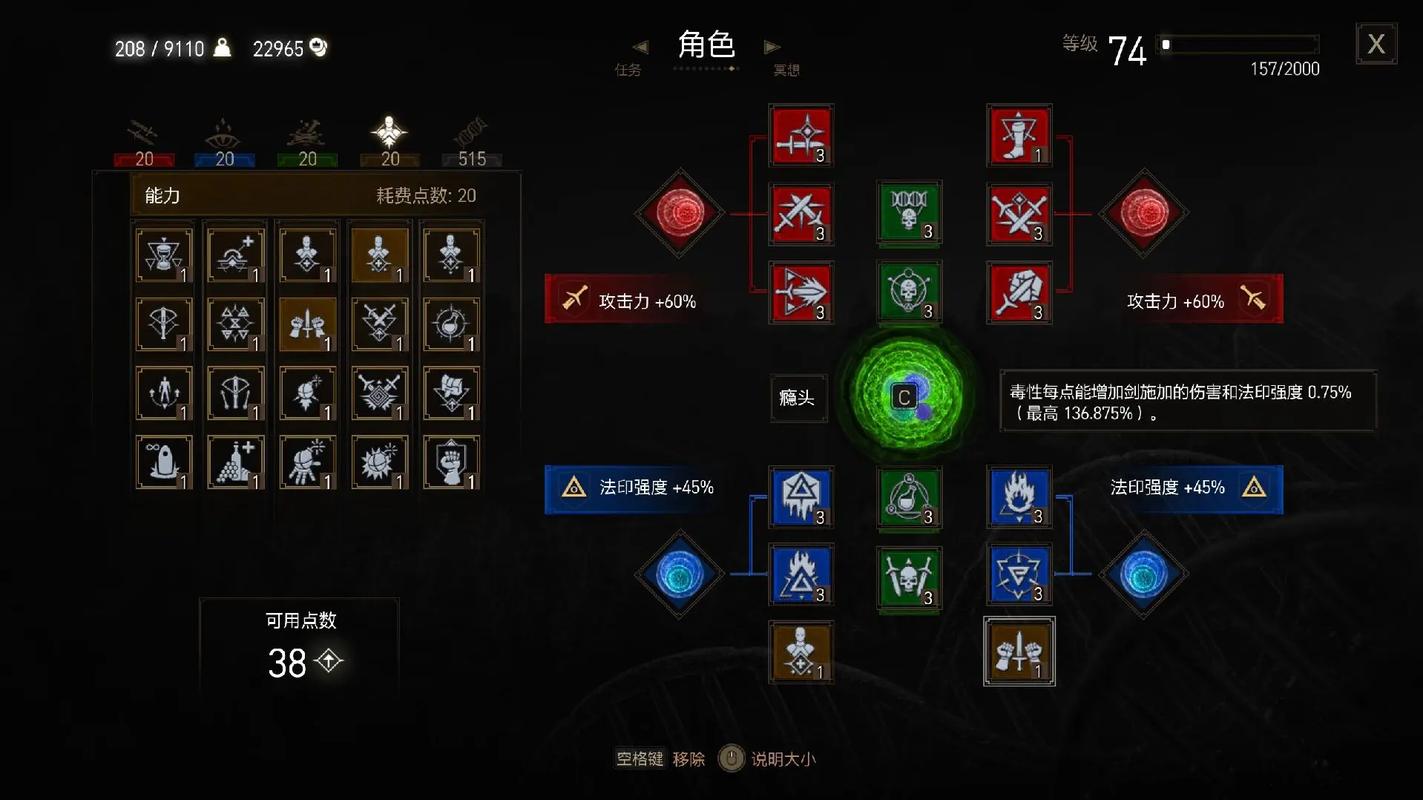Select the bottom-right blue mutagen slot
The width and height of the screenshot is (1423, 800).
(1143, 573)
